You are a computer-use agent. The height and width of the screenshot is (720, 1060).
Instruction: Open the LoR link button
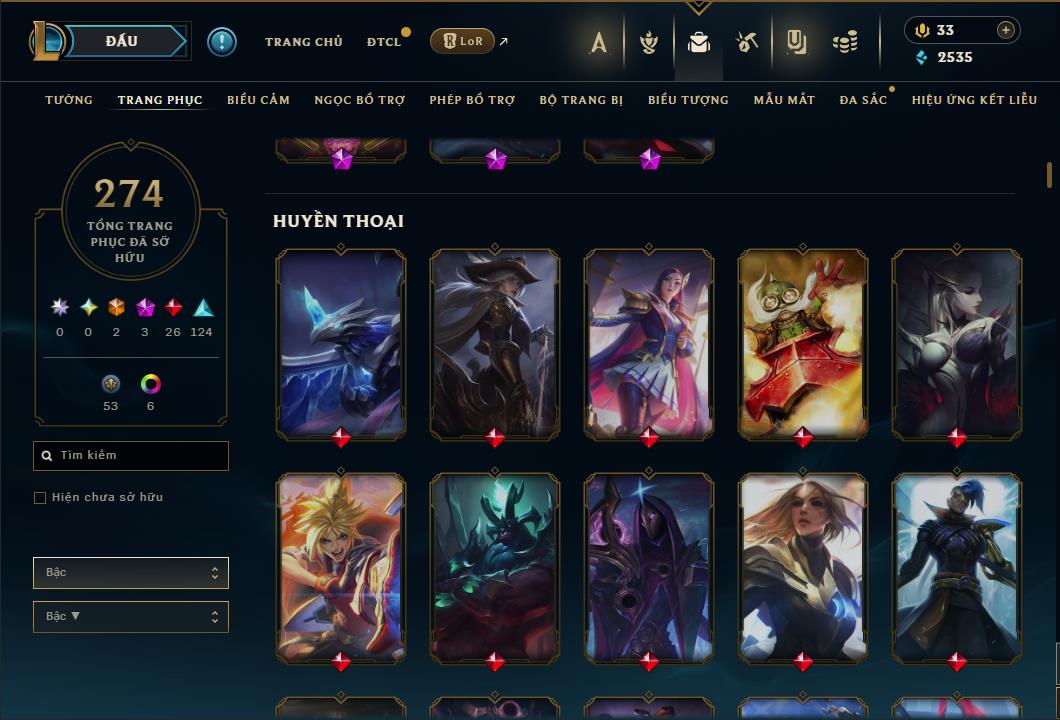click(462, 41)
